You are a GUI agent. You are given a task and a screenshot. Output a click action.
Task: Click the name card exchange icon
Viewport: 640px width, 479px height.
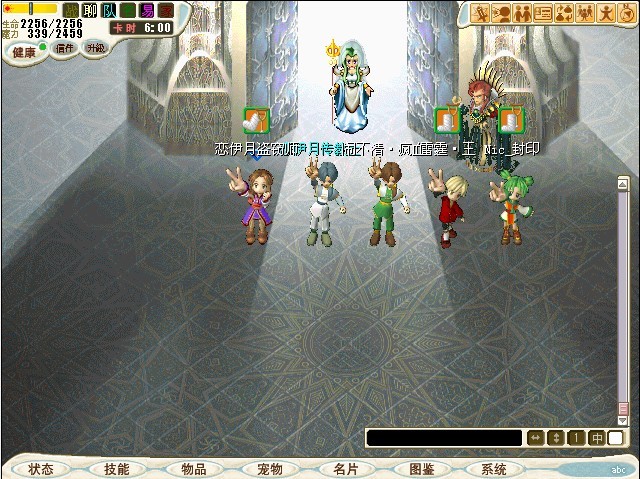544,14
